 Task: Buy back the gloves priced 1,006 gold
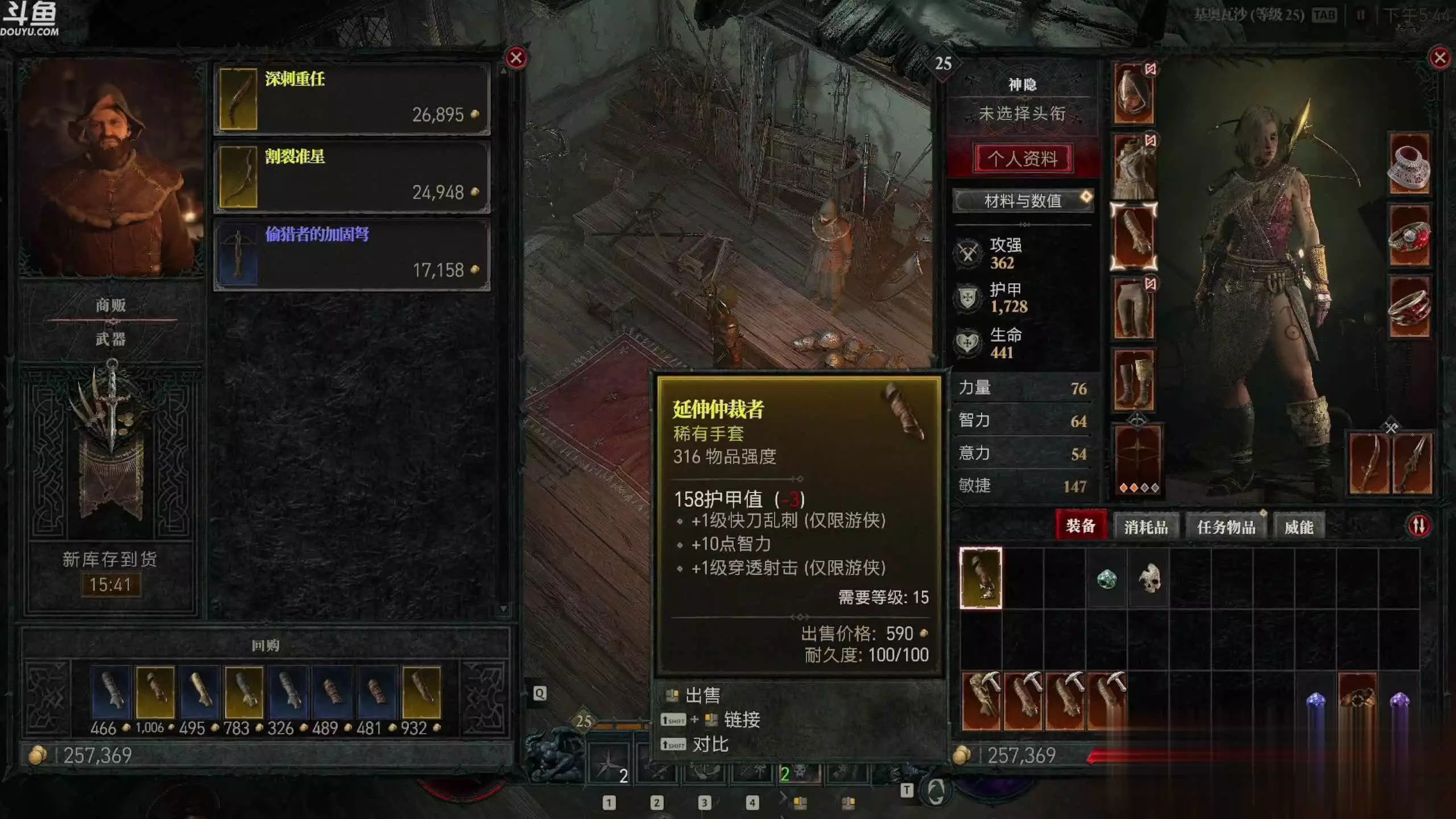click(x=155, y=692)
